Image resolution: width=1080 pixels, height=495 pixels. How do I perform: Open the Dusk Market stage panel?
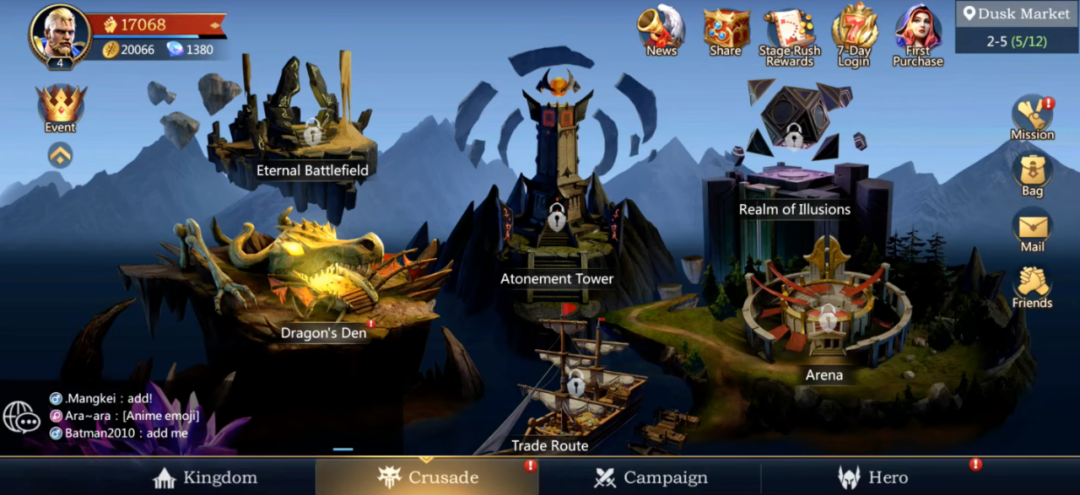point(1017,26)
